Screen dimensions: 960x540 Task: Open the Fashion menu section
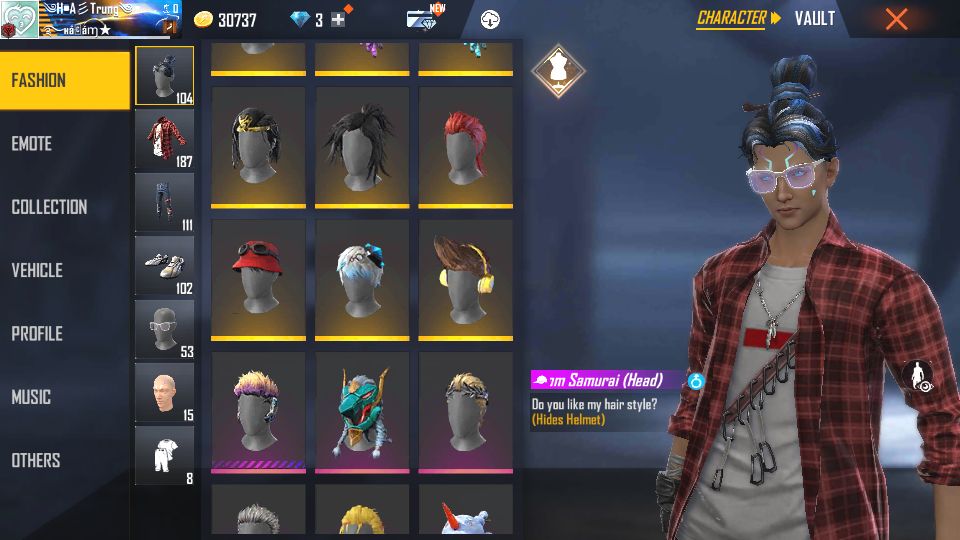click(64, 80)
